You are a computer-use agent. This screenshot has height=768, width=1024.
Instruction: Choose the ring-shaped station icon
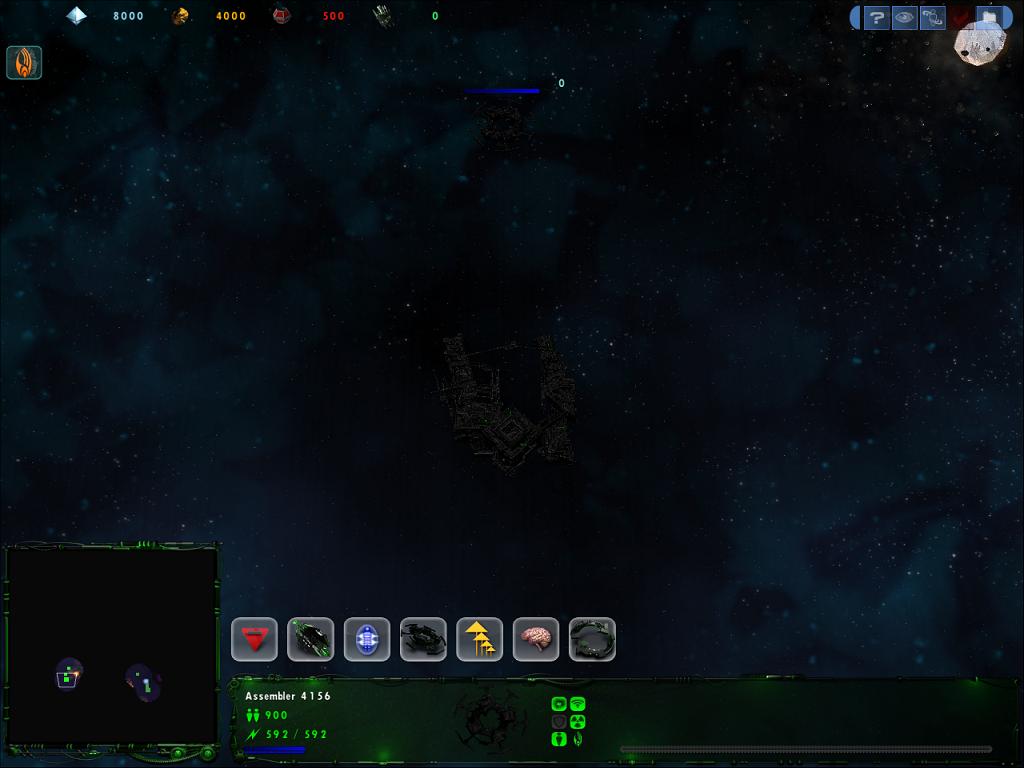click(592, 639)
